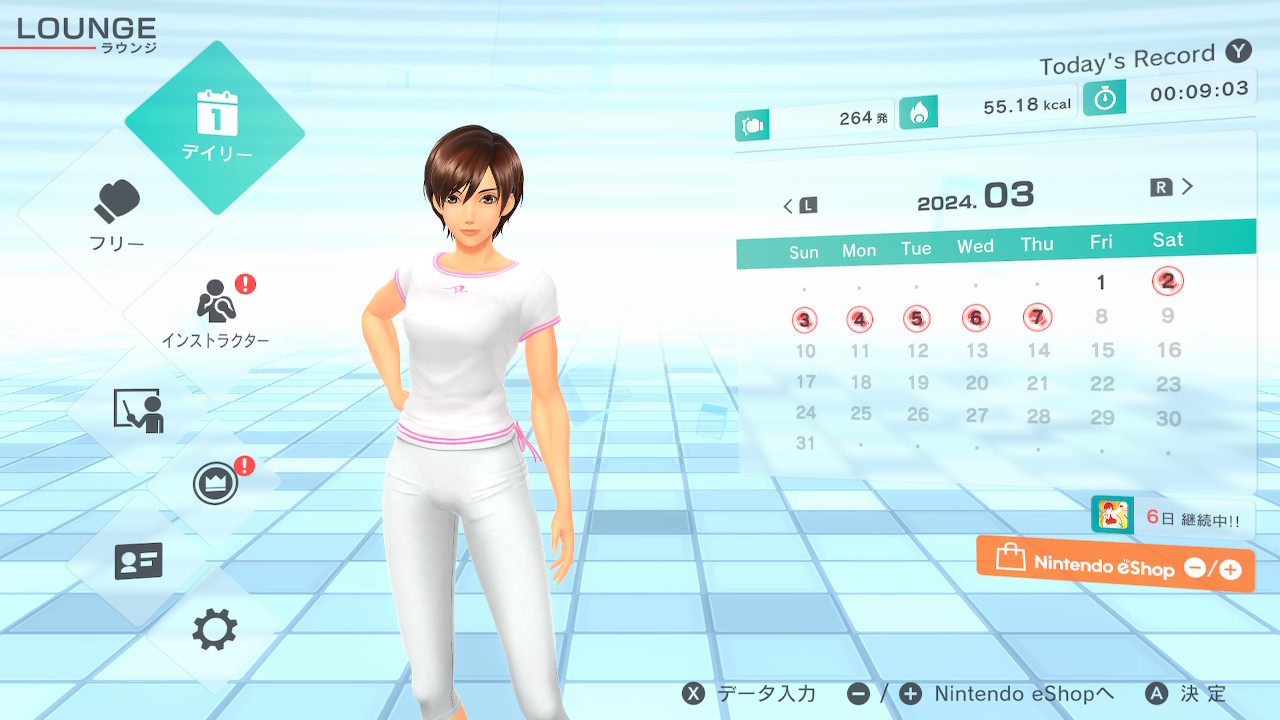Select March 7 on the calendar

coord(1038,318)
